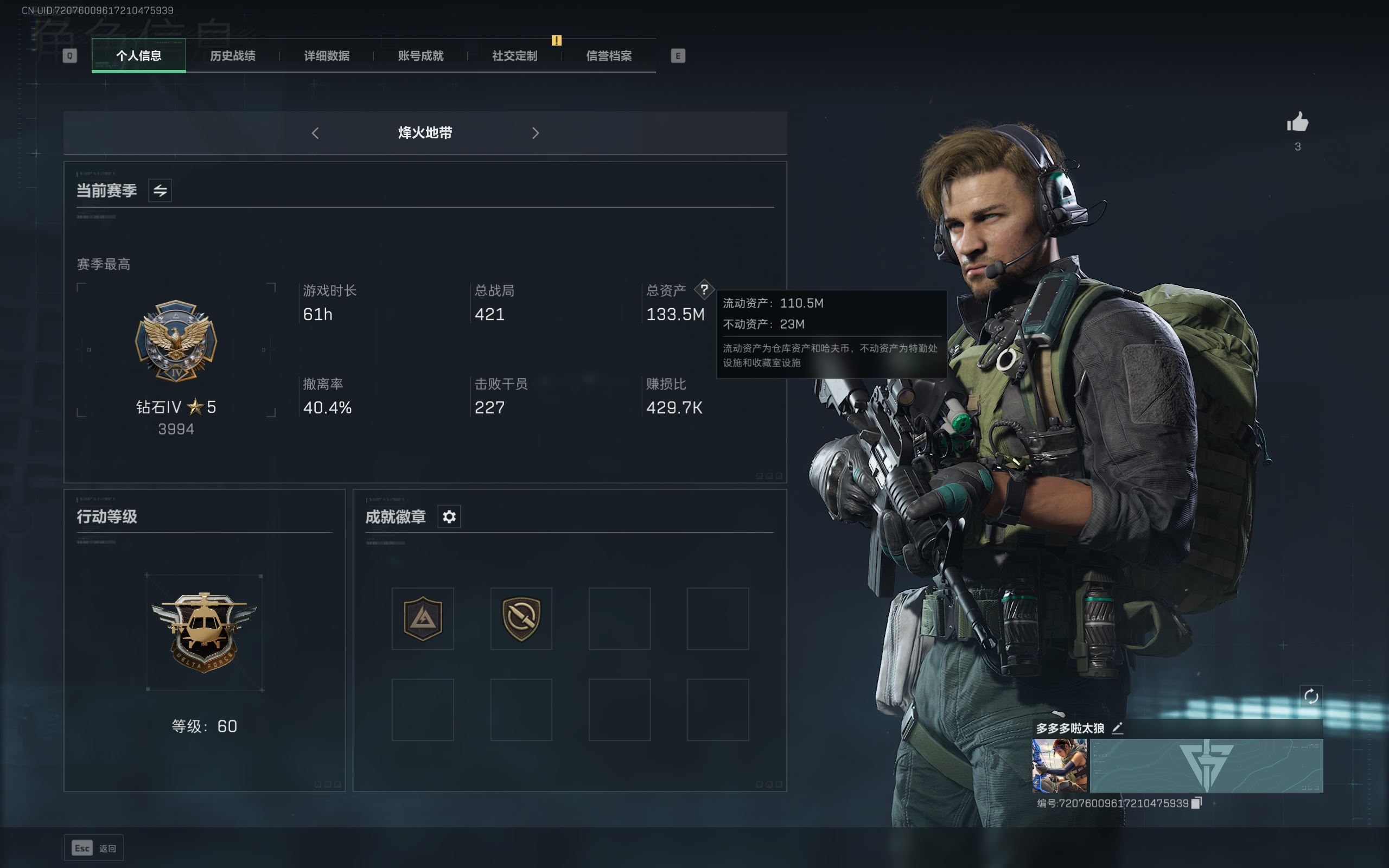Select the 详细数据 tab
This screenshot has width=1389, height=868.
tap(327, 56)
